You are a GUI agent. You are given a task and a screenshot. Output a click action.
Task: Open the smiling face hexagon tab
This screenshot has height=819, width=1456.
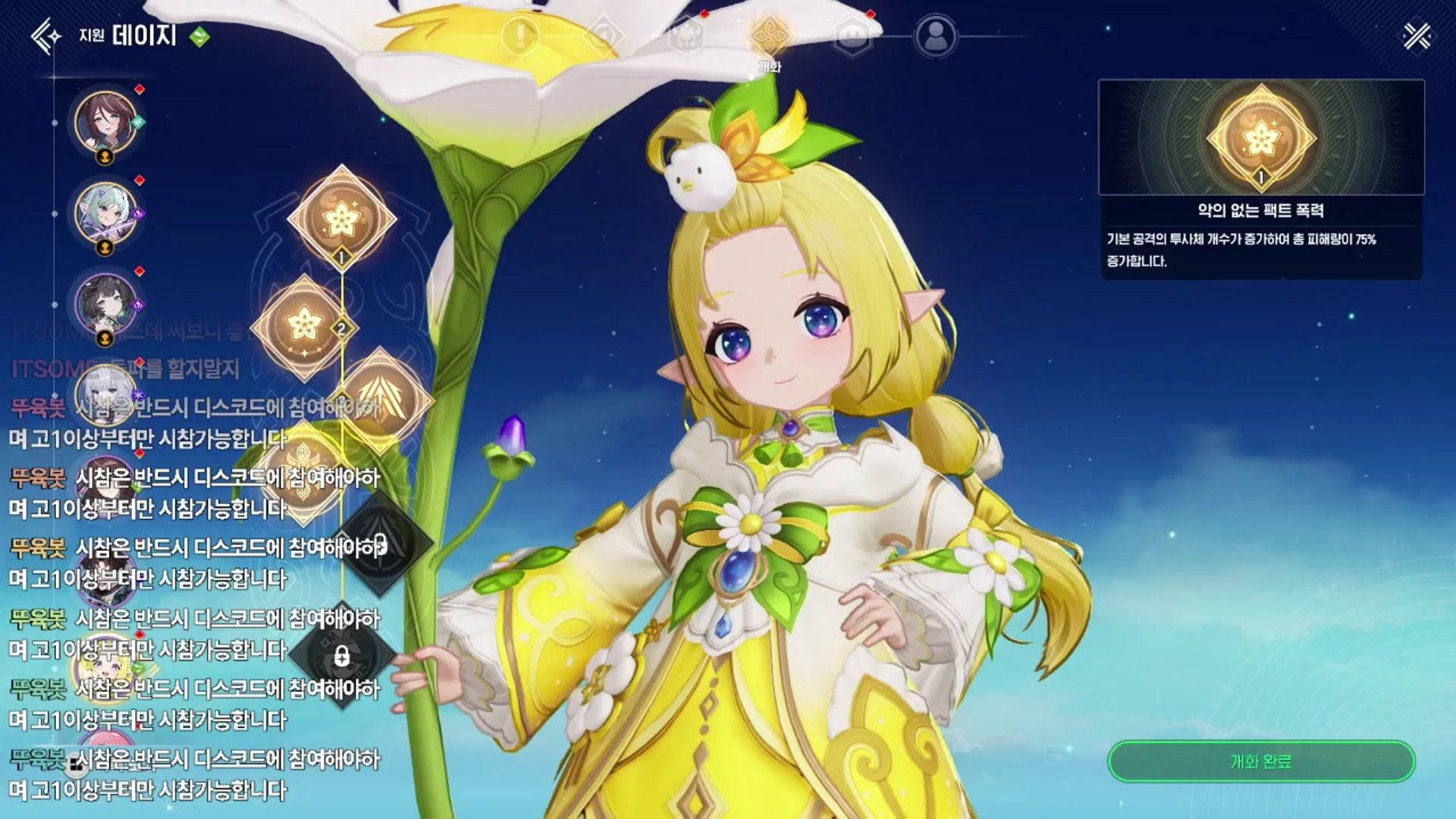click(x=852, y=36)
